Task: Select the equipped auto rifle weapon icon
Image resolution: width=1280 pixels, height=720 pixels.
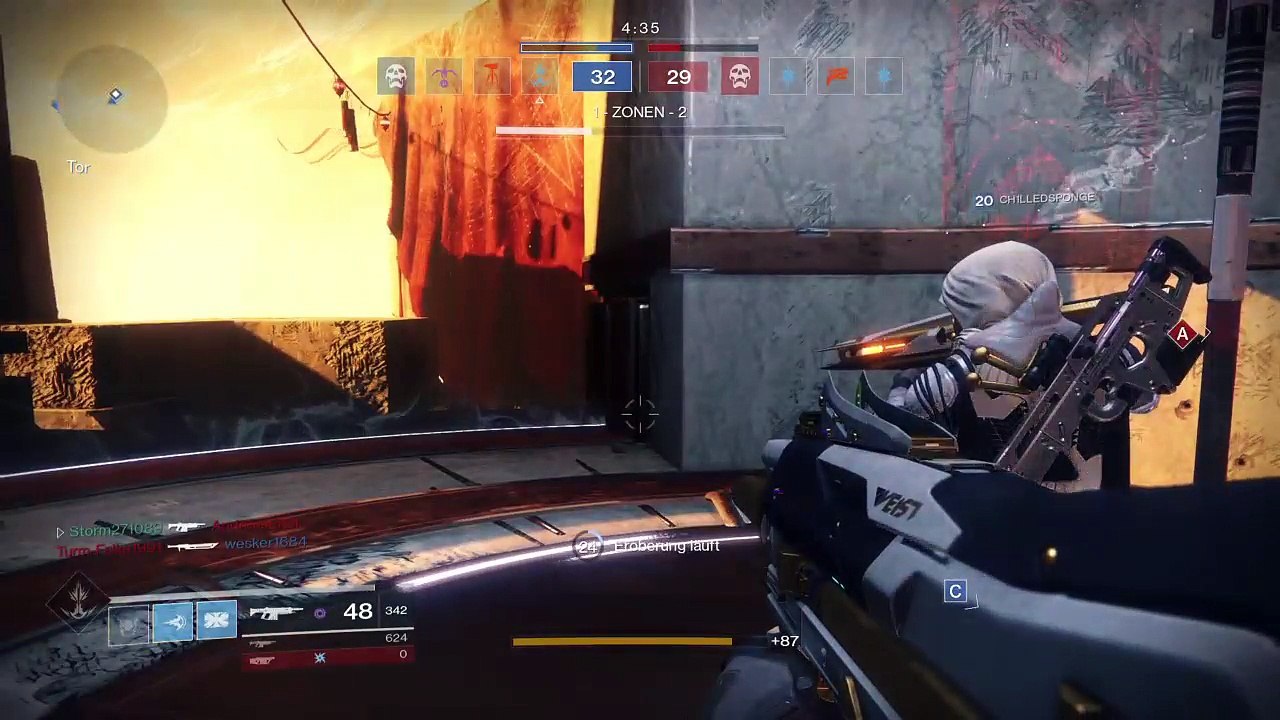Action: point(276,612)
